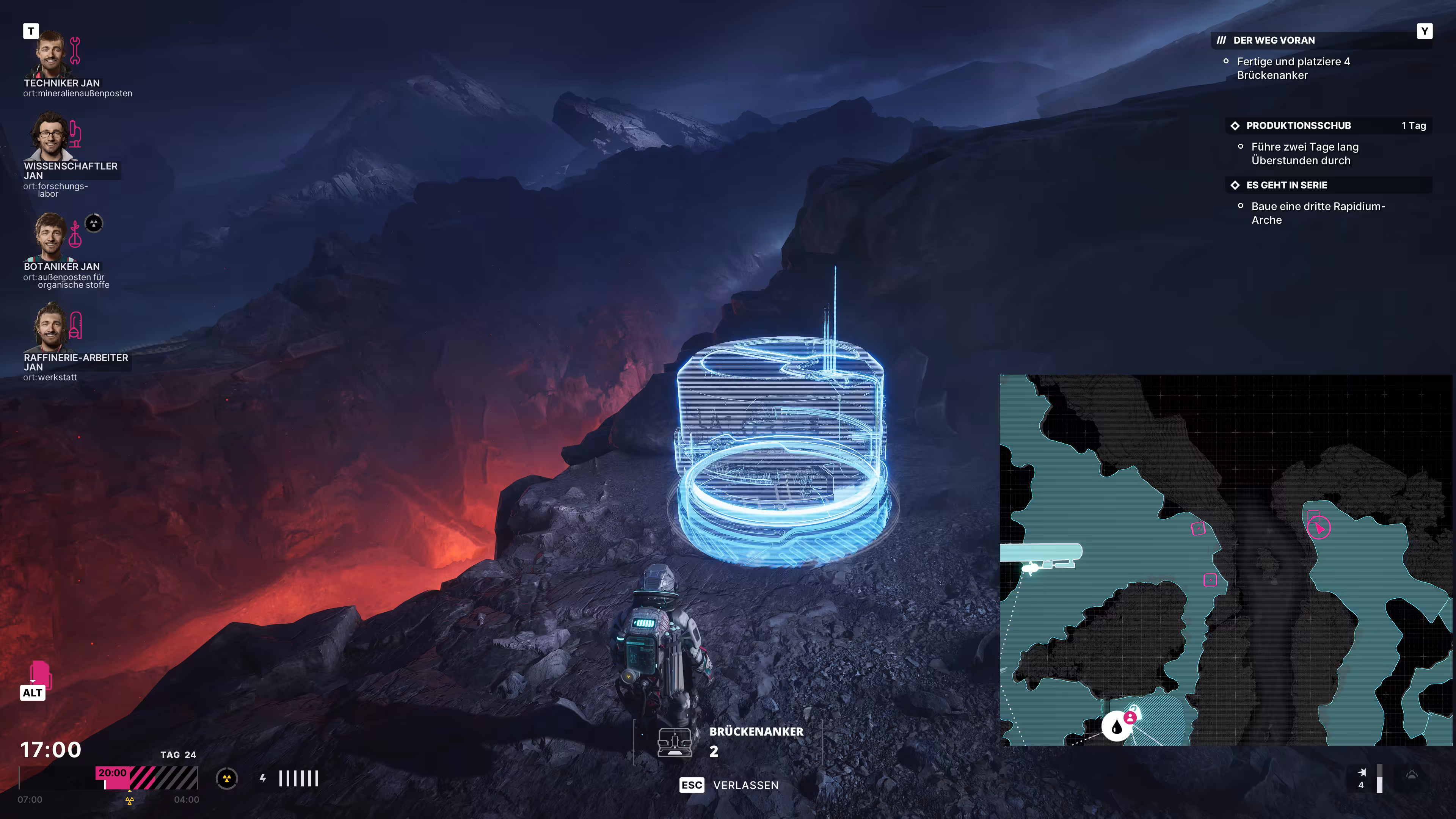Open the radiation warning icon by the clock
This screenshot has height=819, width=1456.
[227, 778]
